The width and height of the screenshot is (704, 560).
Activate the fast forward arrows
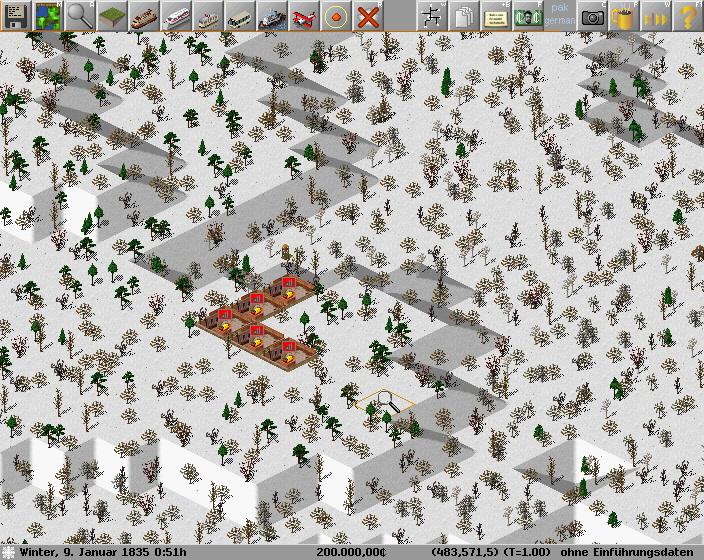pos(656,15)
